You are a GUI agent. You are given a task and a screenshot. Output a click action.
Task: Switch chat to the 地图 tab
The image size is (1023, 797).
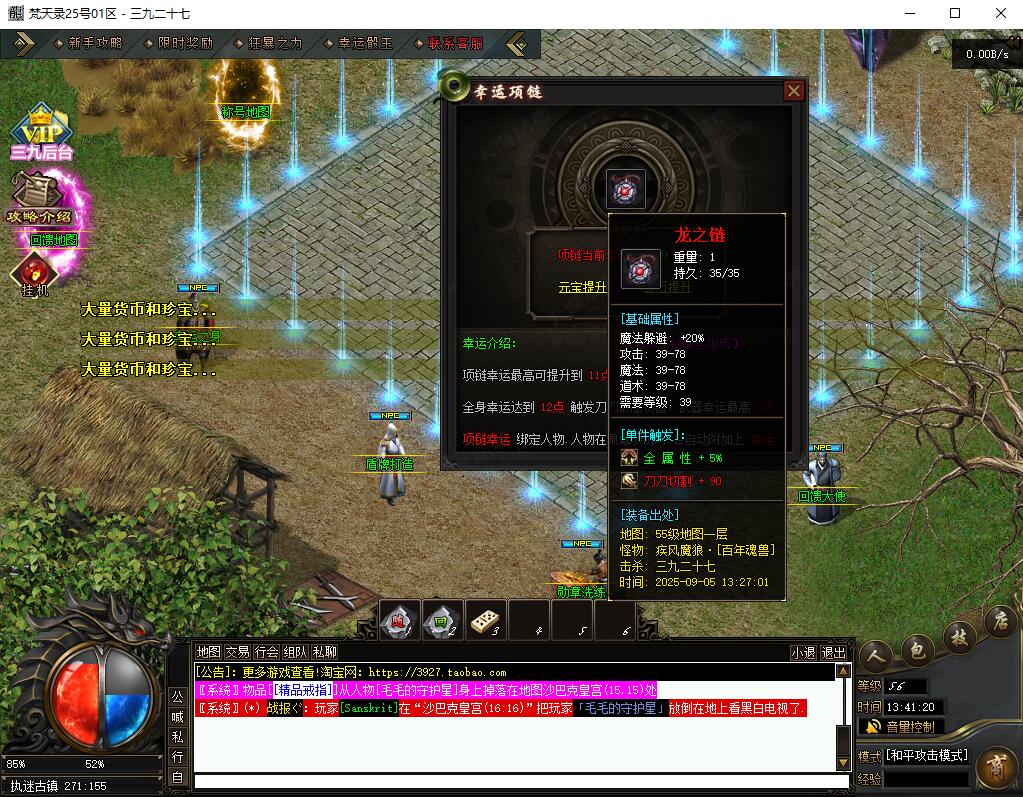[x=208, y=652]
